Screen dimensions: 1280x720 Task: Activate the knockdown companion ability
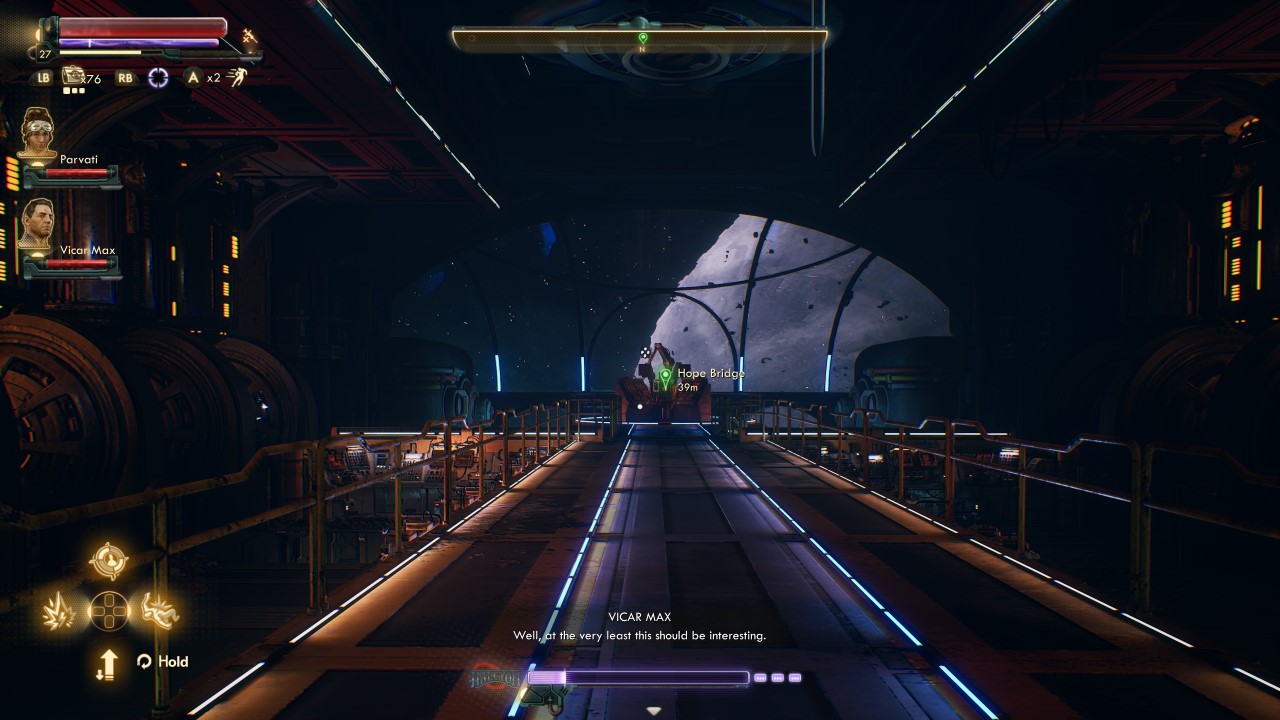pyautogui.click(x=160, y=610)
